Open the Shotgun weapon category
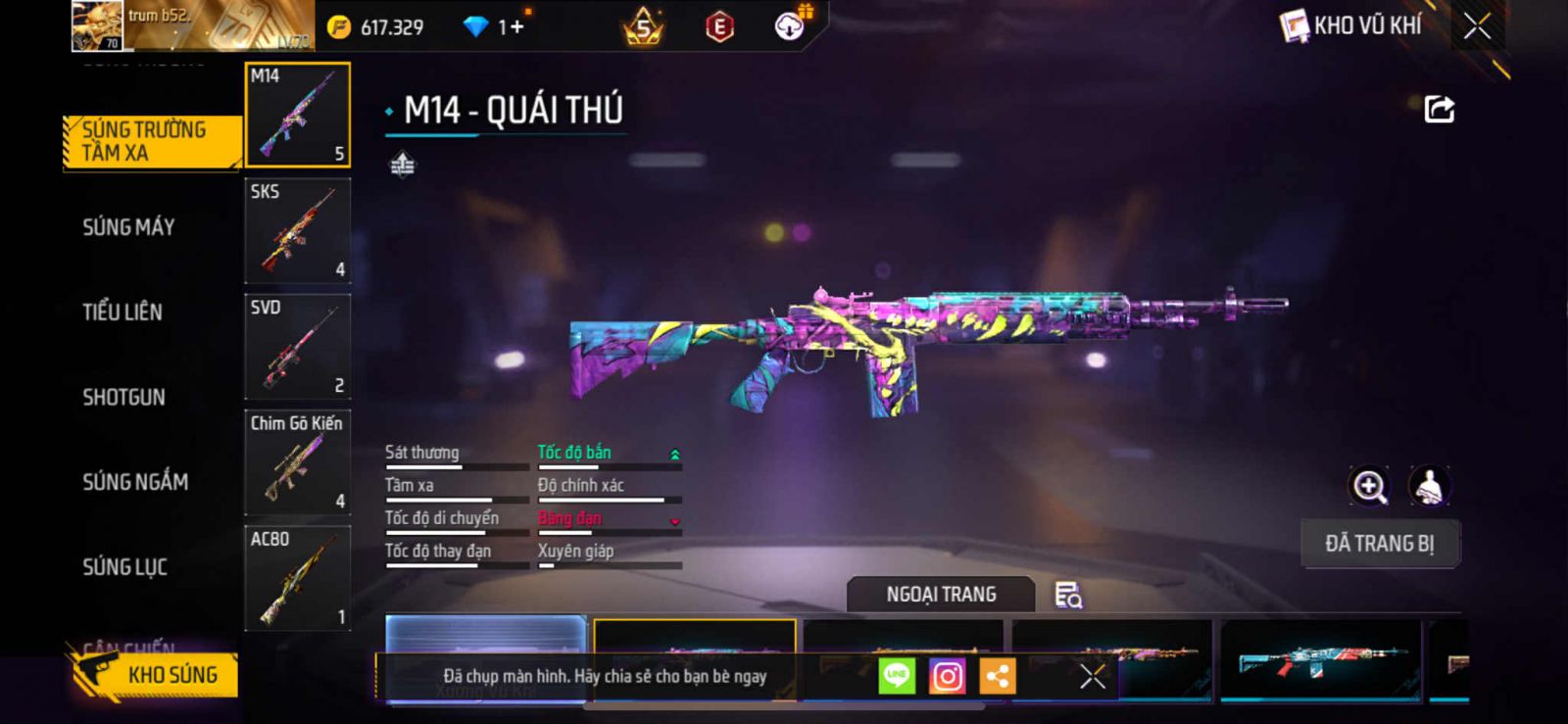This screenshot has height=724, width=1568. point(123,397)
